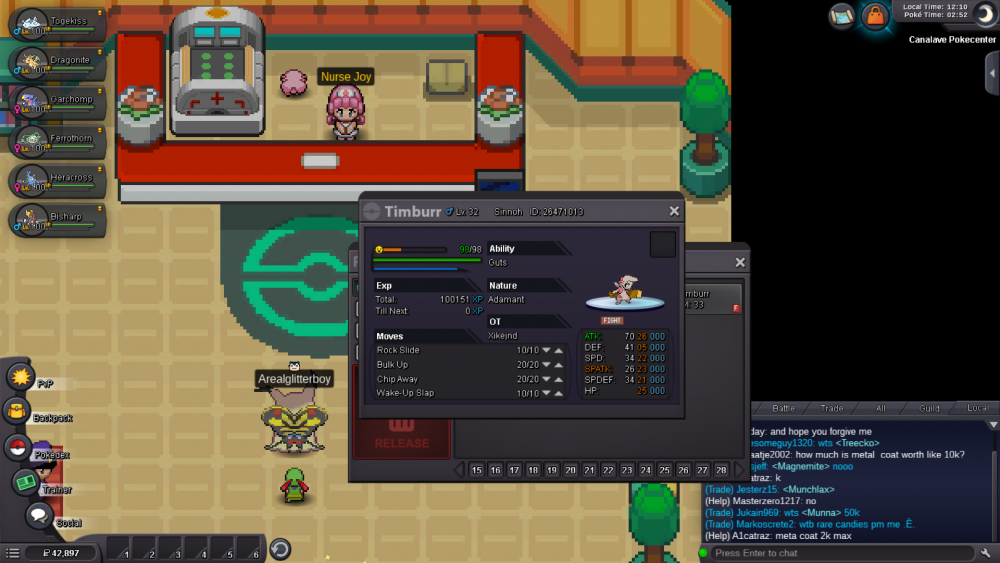Open the main menu list icon
Viewport: 1000px width, 563px height.
click(13, 552)
